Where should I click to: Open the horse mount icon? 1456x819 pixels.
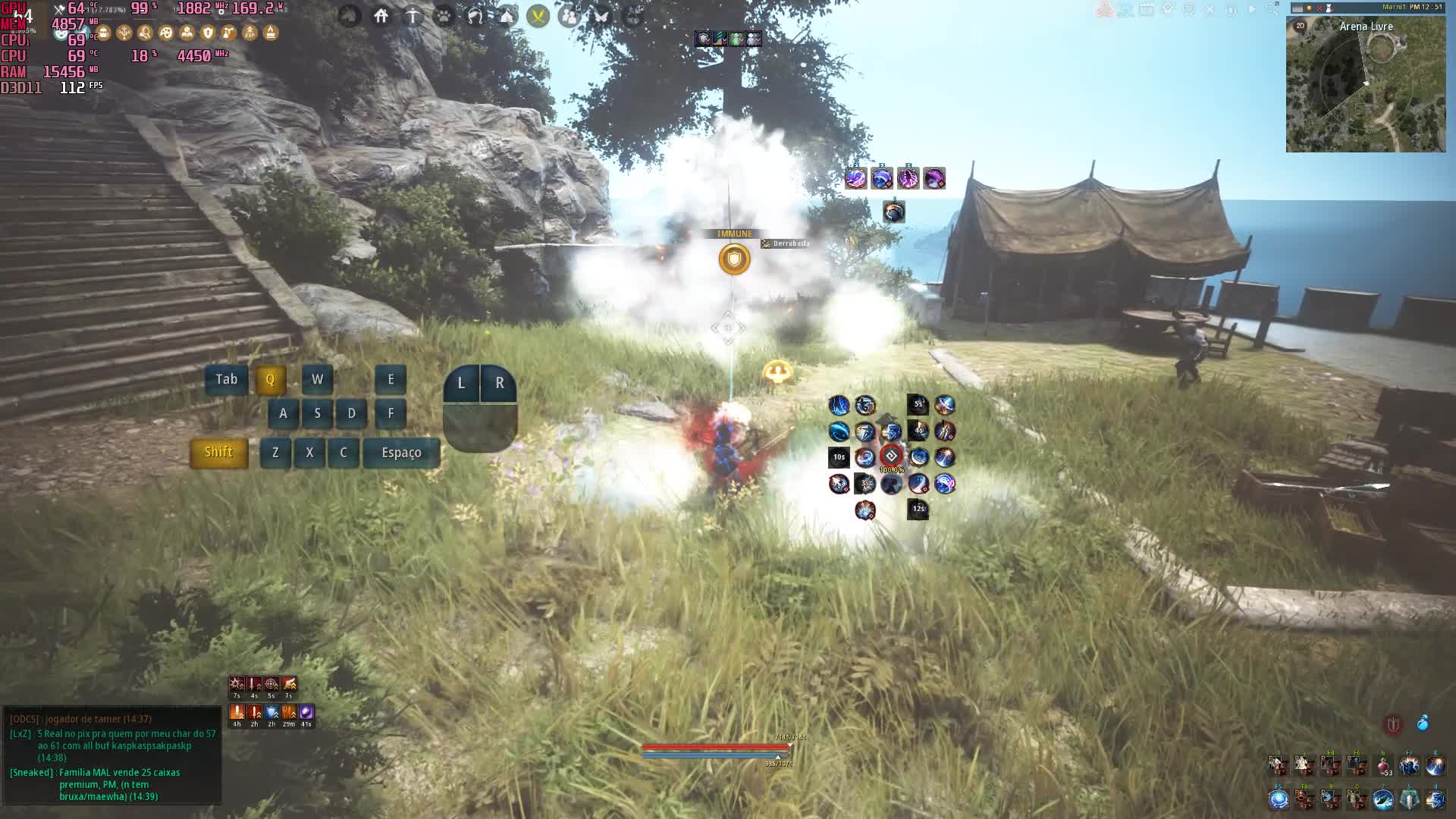475,15
